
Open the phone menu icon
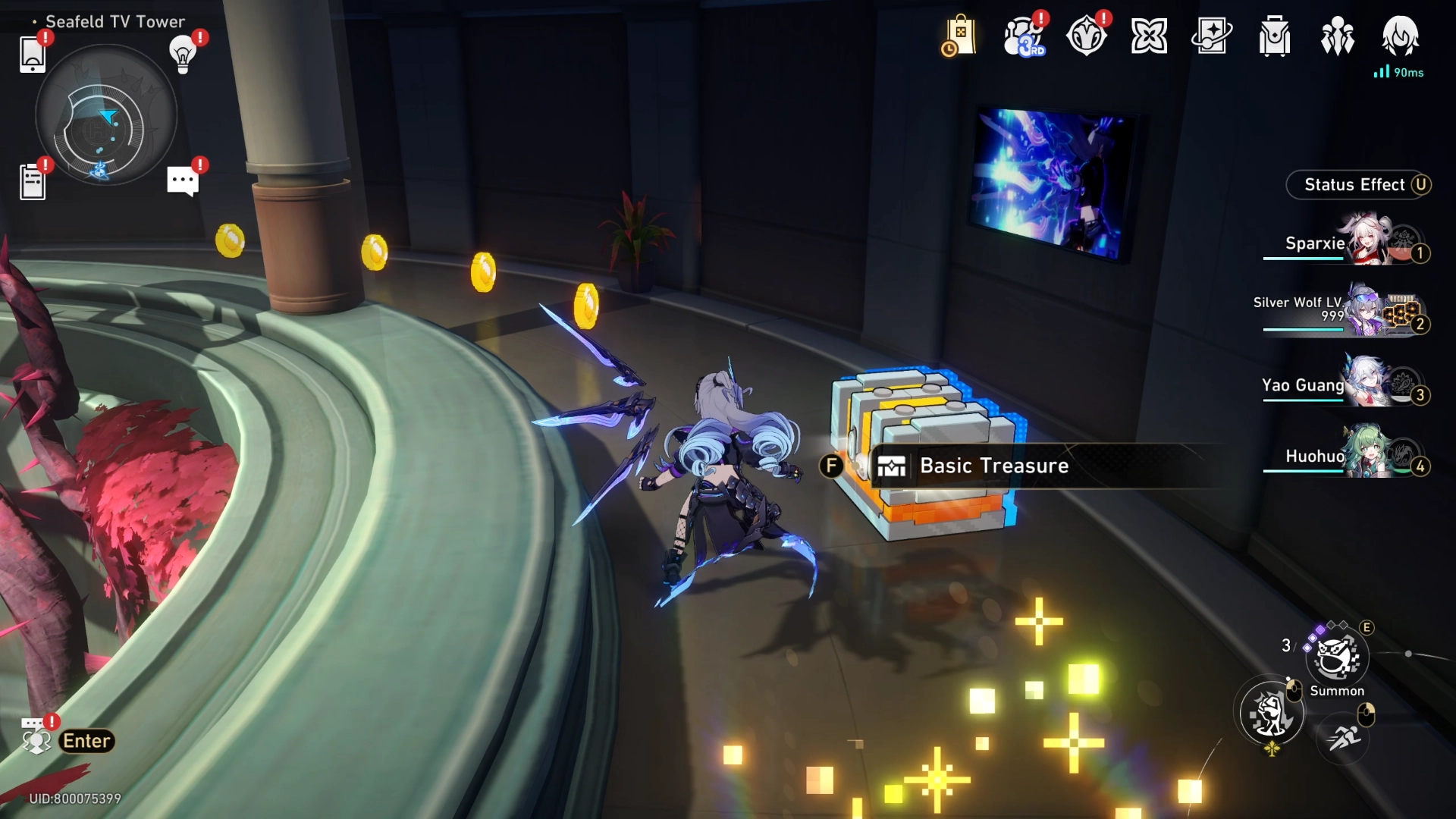click(33, 53)
